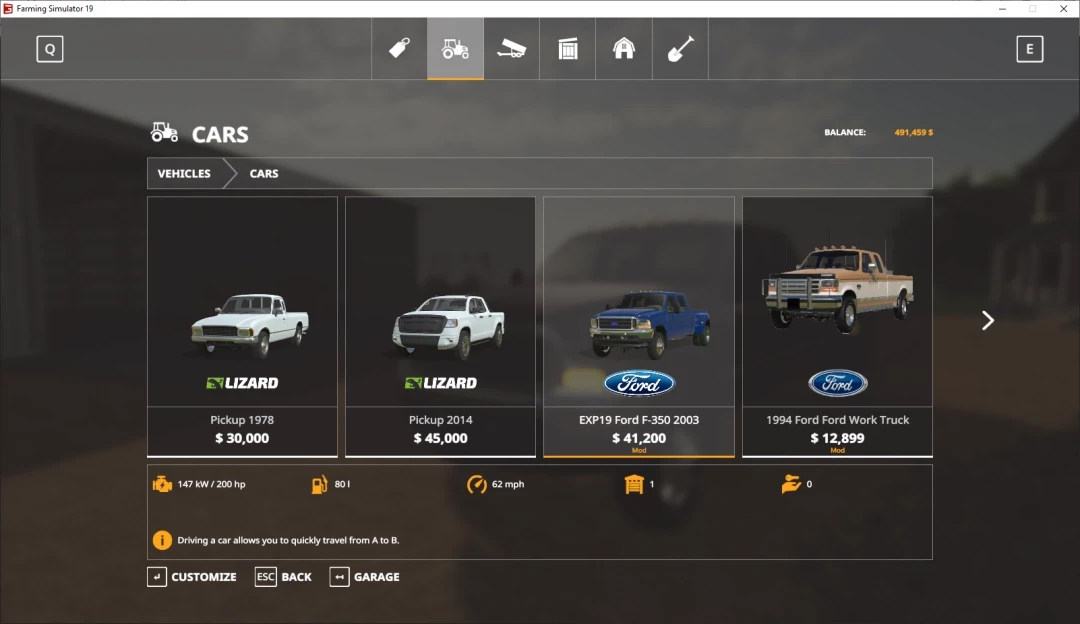This screenshot has width=1080, height=624.
Task: Select the Pickup 1978 car card
Action: 242,326
